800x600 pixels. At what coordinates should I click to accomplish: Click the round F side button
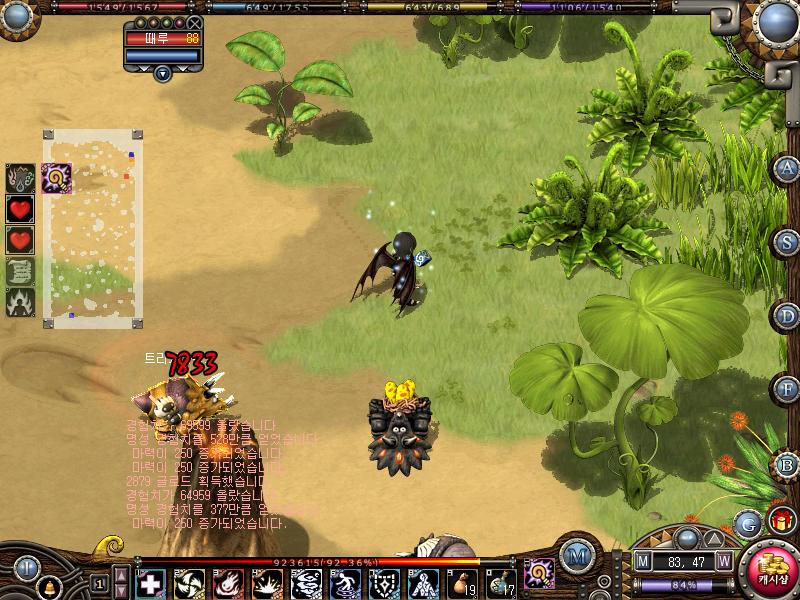point(788,388)
